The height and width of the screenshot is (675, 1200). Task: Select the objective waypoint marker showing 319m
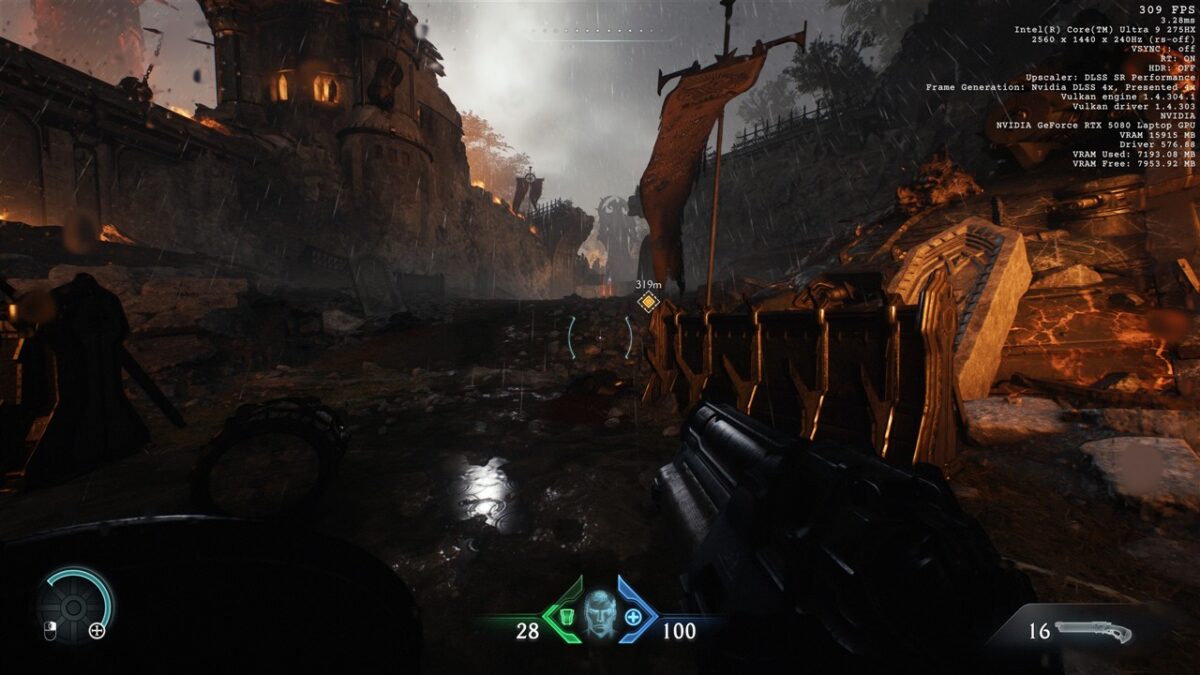click(x=648, y=302)
